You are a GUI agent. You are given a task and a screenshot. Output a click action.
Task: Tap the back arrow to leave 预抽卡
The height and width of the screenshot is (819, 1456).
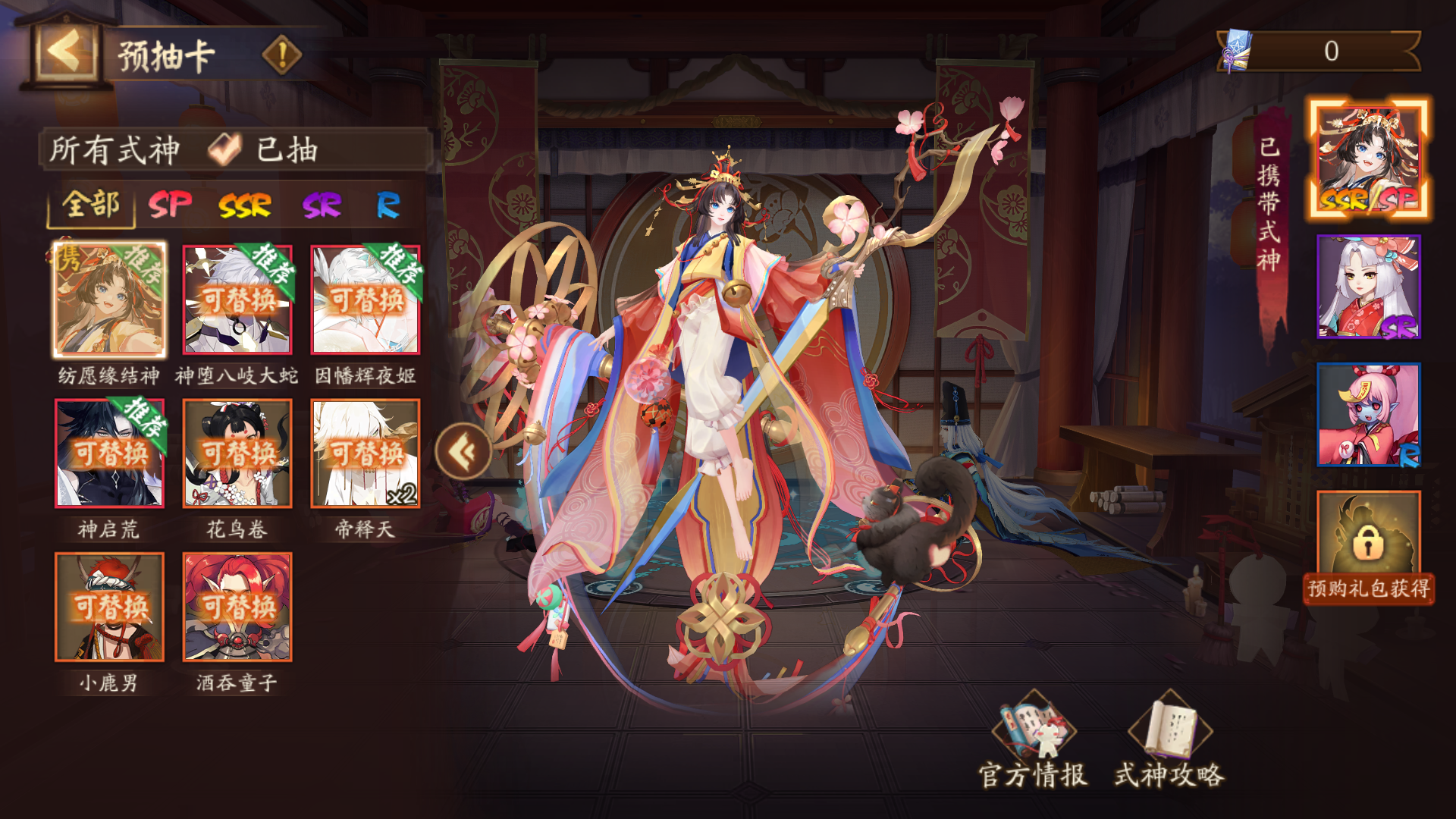[63, 51]
